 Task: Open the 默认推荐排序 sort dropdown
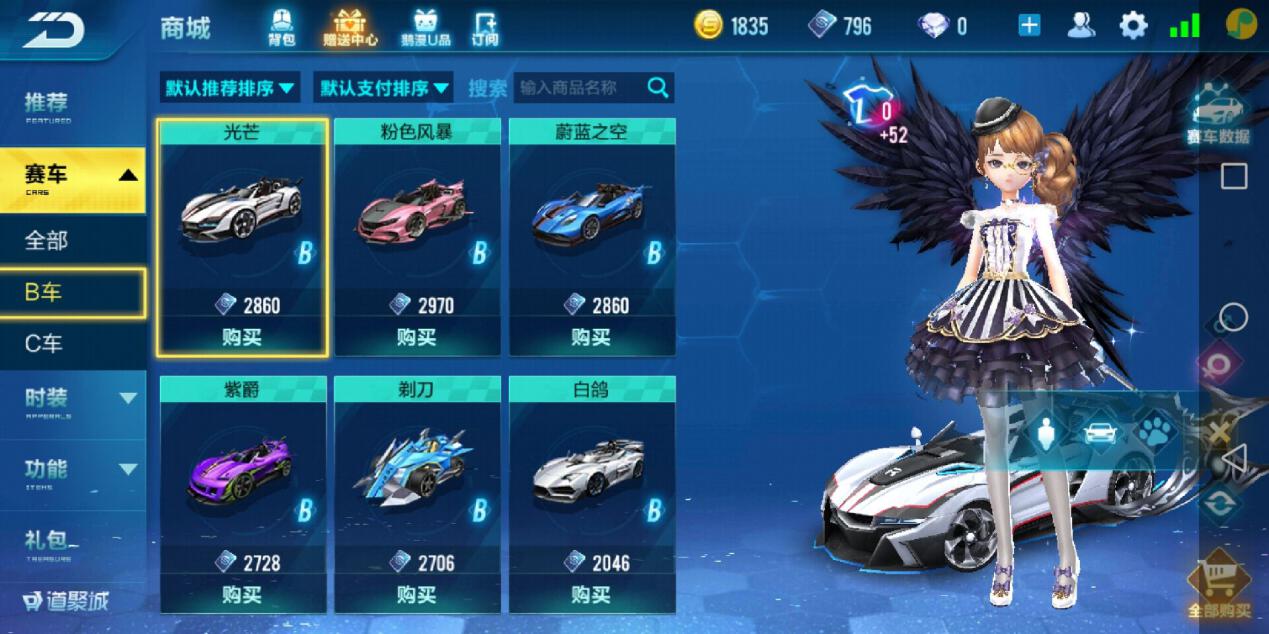[231, 88]
